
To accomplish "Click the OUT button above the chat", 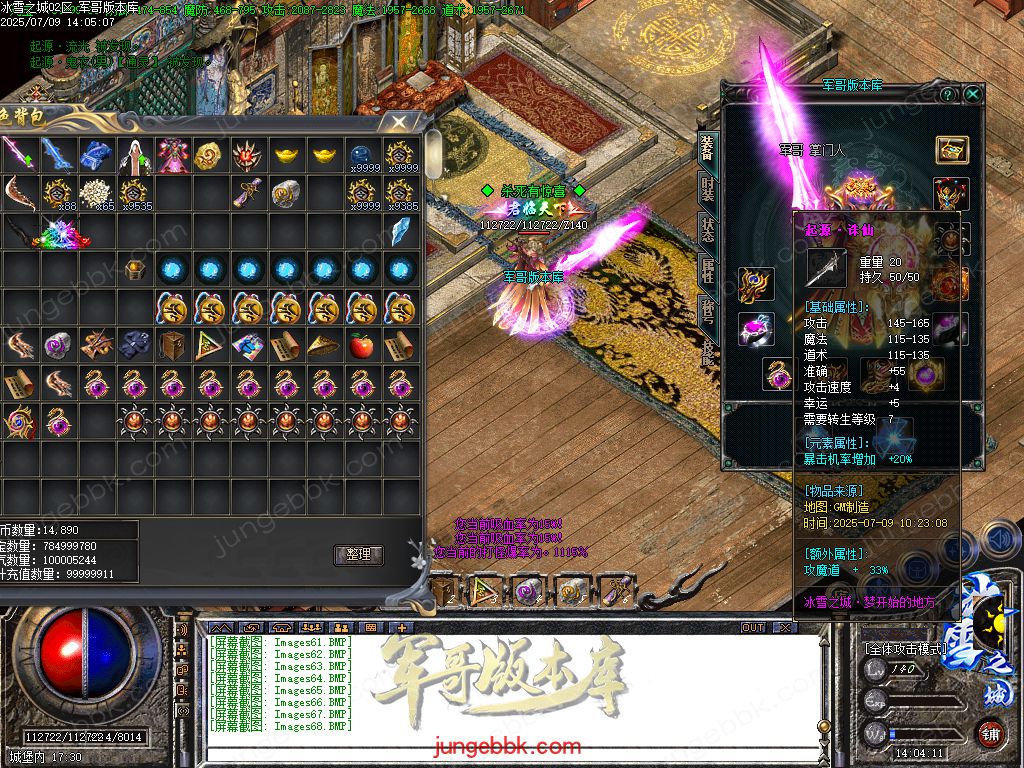I will [x=752, y=628].
